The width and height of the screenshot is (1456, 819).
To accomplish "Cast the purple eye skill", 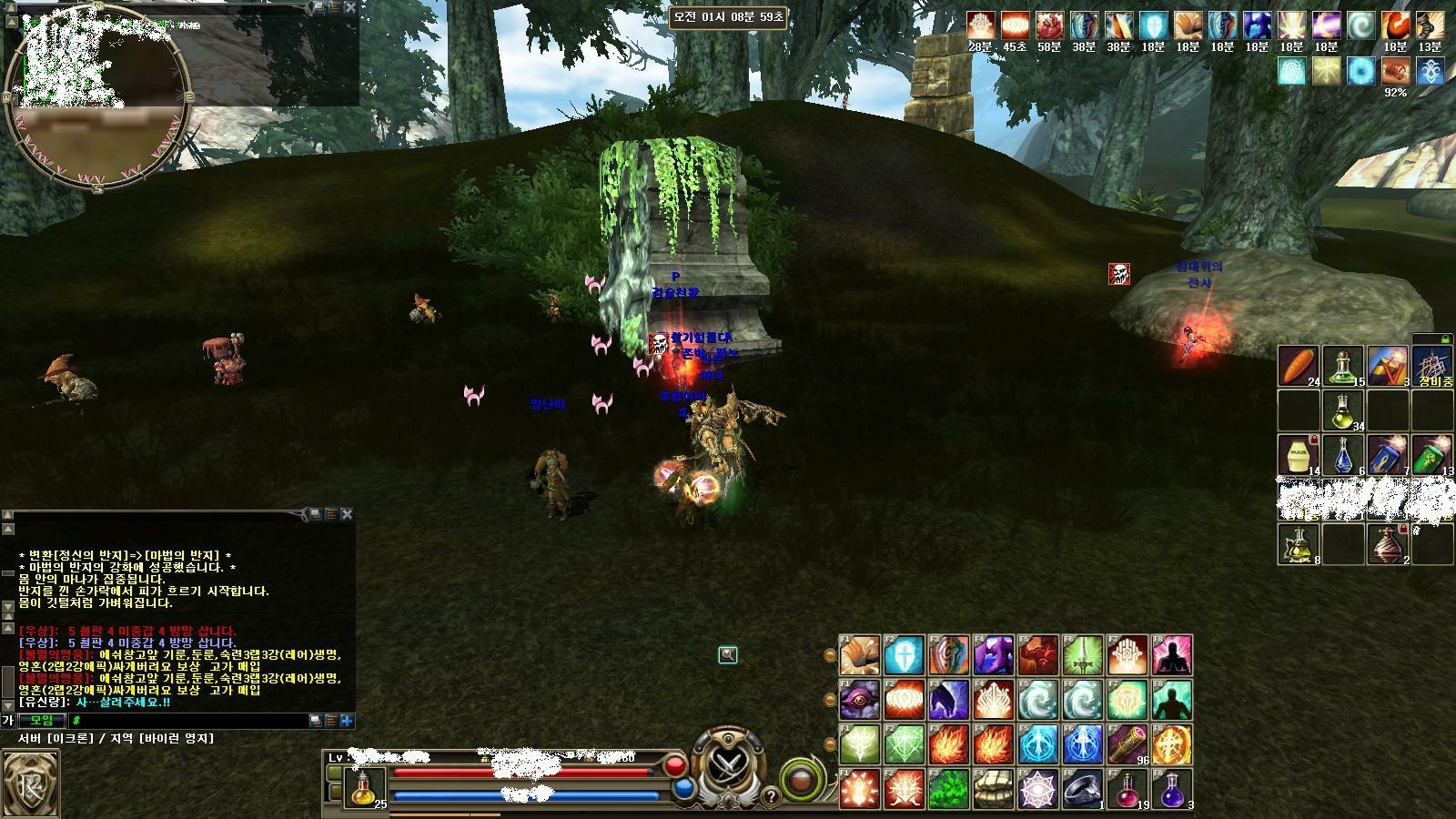I will pos(859,701).
